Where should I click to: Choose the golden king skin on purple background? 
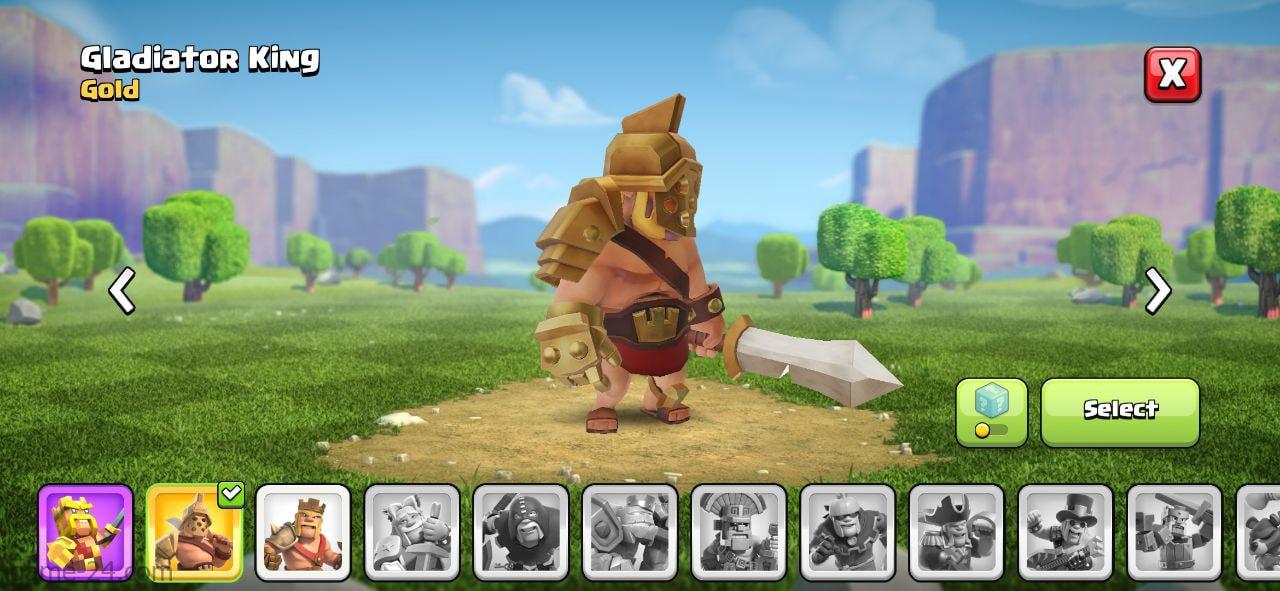[x=85, y=532]
